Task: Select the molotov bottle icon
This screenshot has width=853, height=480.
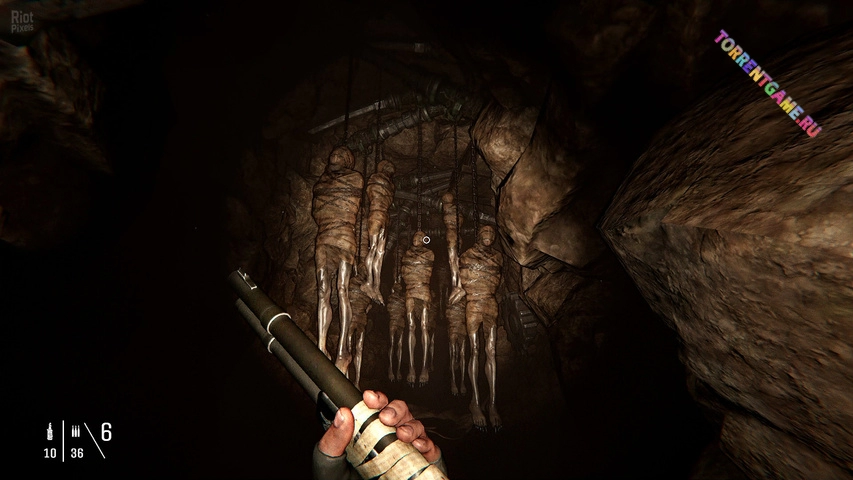Action: click(49, 433)
